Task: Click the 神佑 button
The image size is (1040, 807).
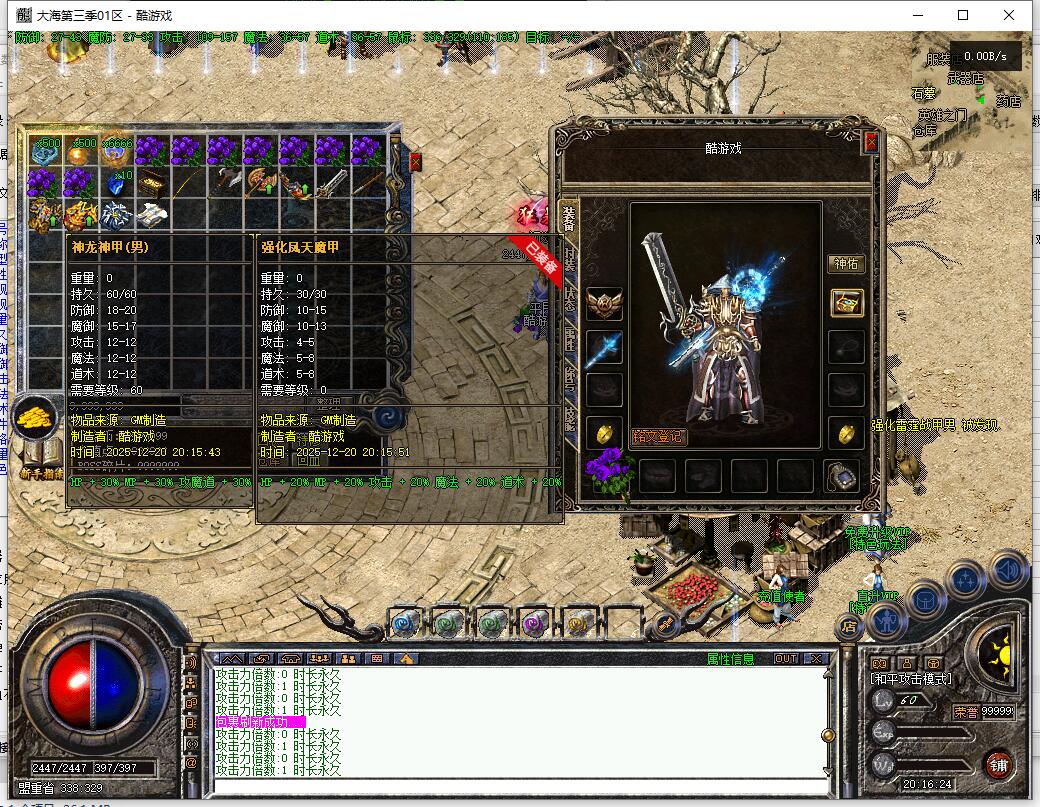Action: pos(846,264)
